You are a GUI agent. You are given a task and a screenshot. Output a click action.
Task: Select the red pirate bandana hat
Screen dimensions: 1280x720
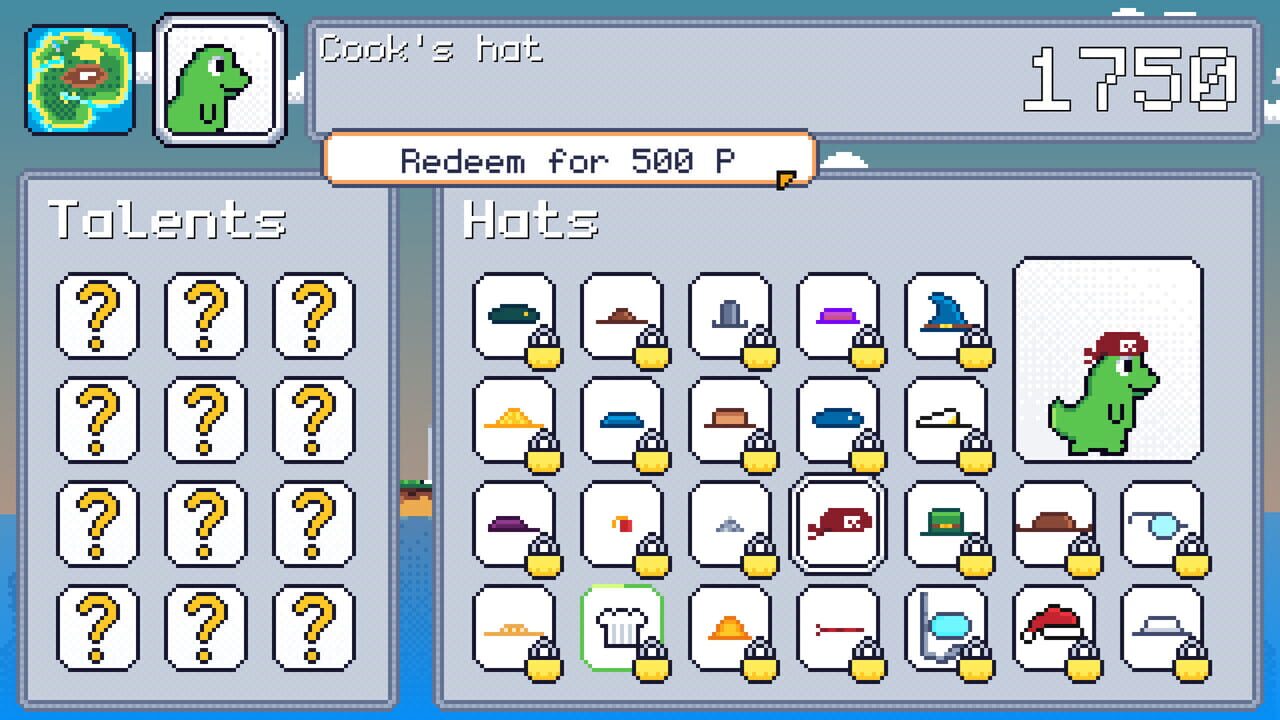click(x=837, y=523)
